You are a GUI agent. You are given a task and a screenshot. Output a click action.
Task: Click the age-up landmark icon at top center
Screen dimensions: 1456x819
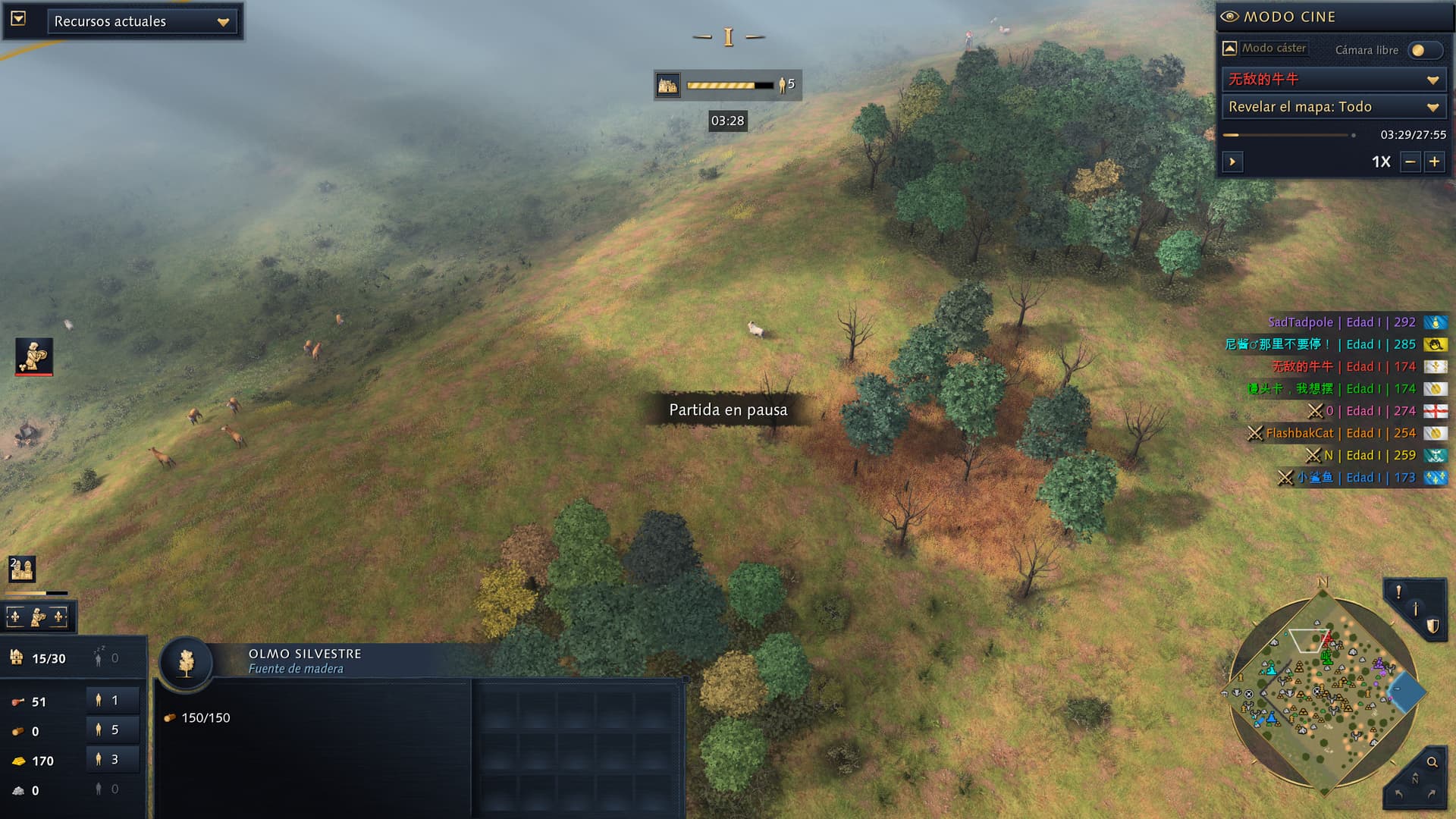pos(668,85)
